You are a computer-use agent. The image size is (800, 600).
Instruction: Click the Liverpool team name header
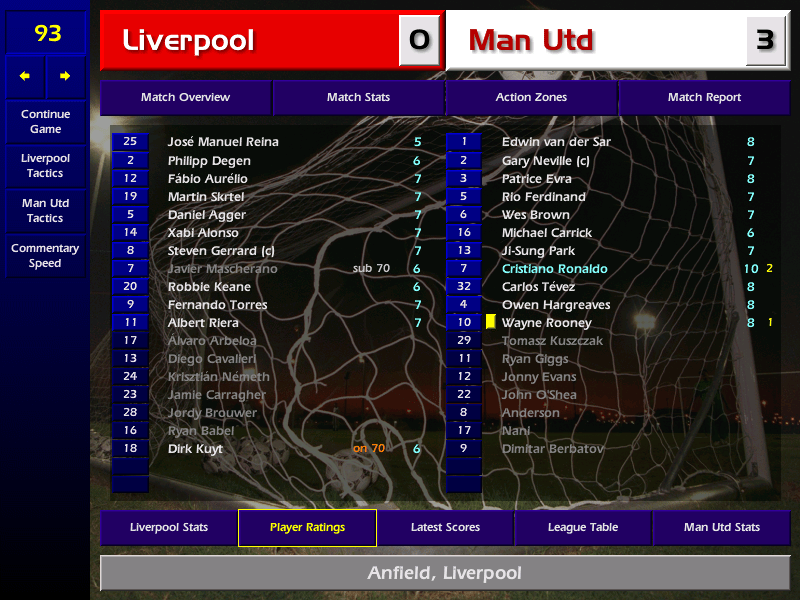pyautogui.click(x=250, y=41)
